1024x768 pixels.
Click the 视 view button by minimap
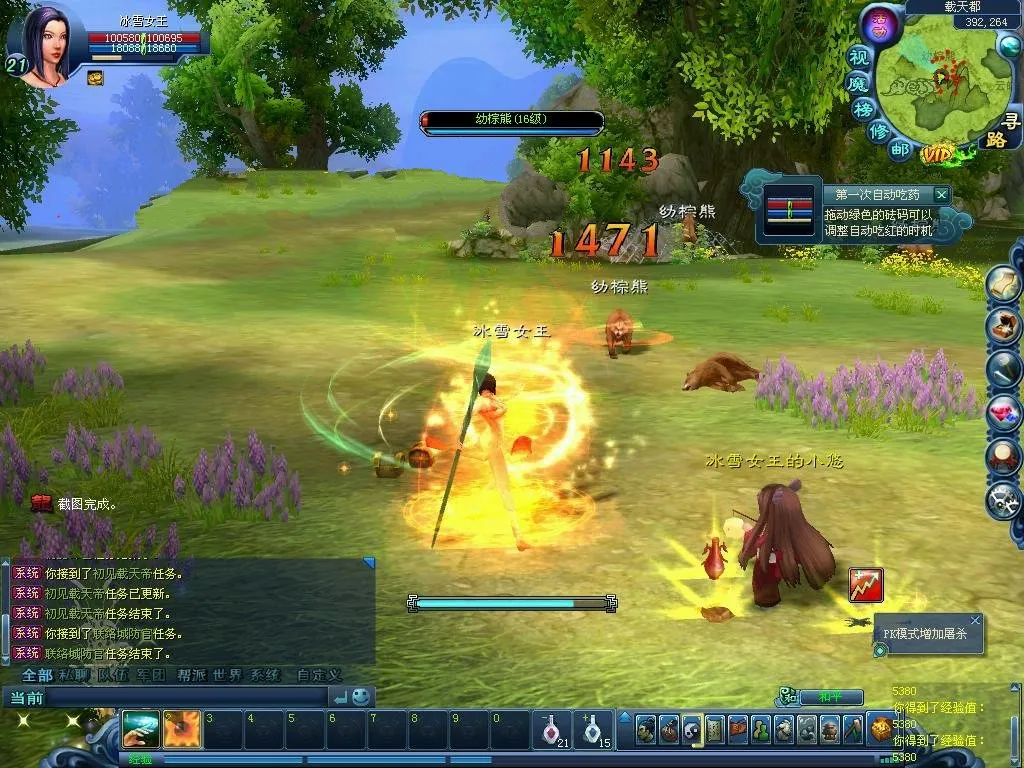[859, 56]
